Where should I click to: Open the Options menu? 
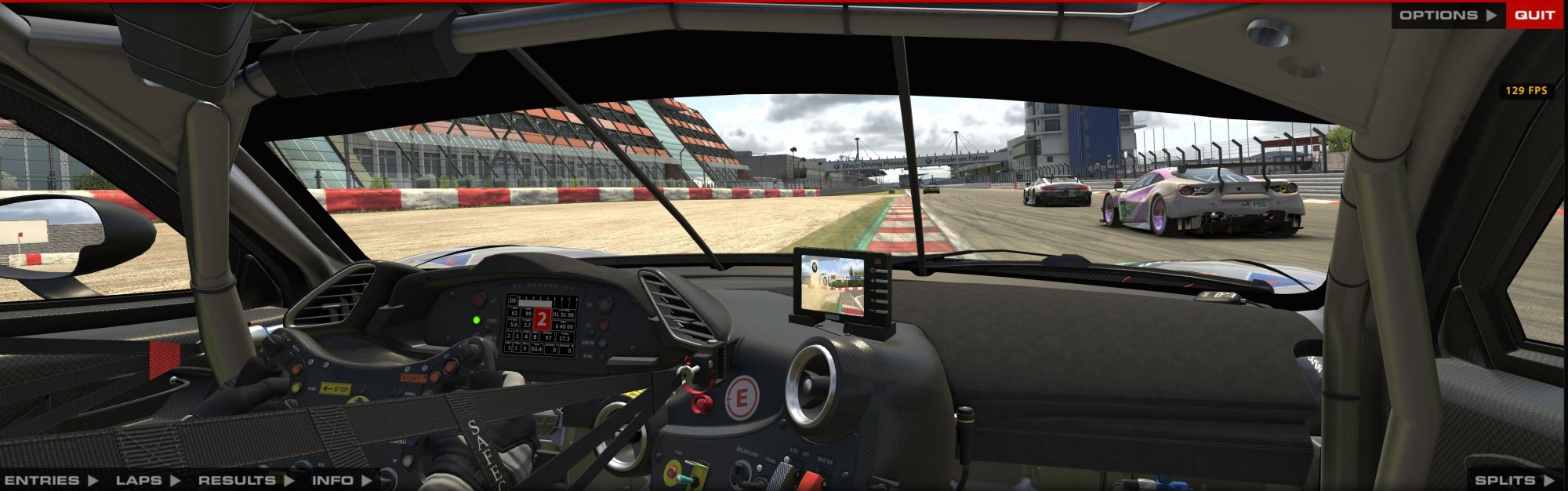1447,15
